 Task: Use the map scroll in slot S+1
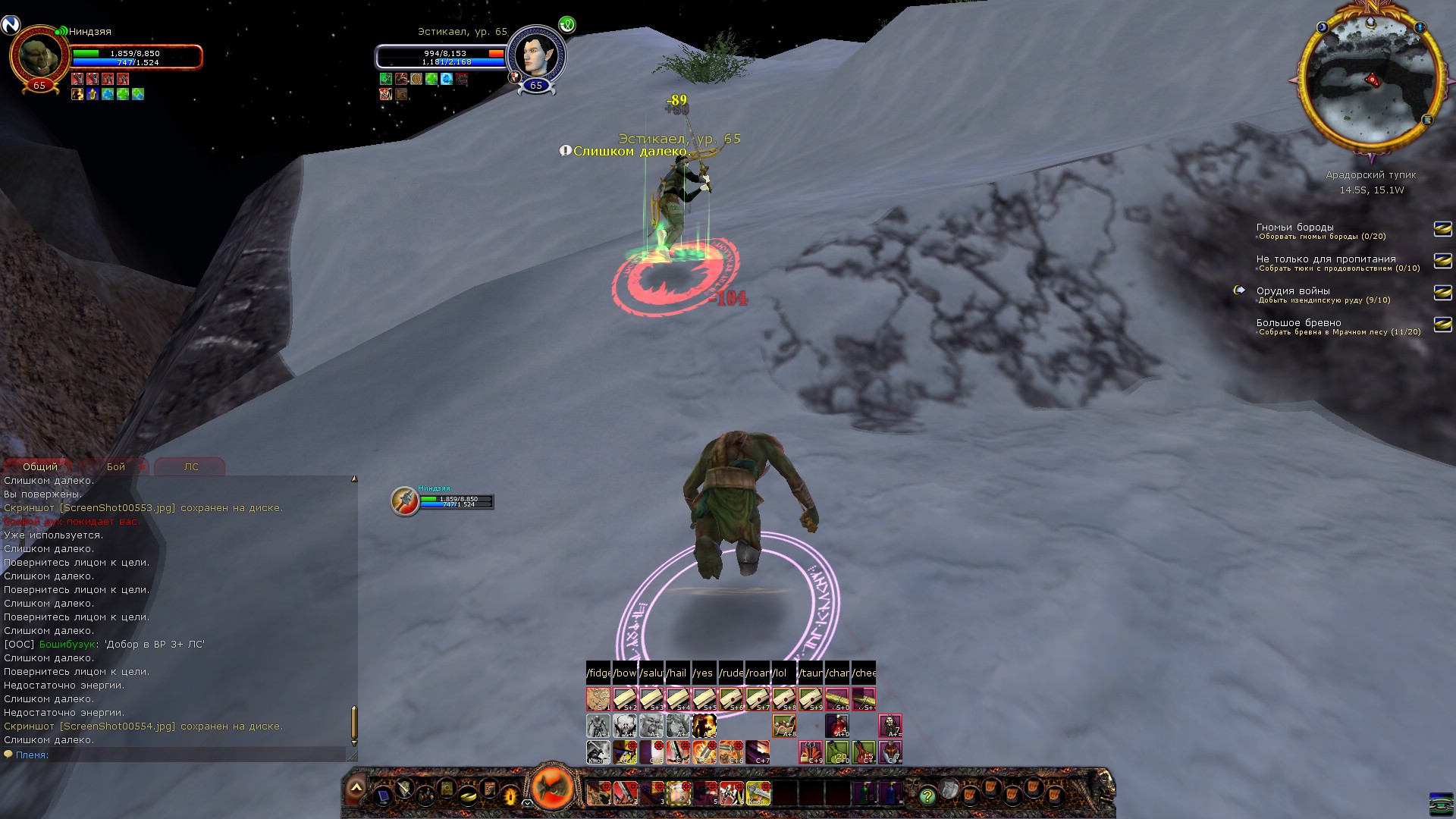tap(598, 698)
